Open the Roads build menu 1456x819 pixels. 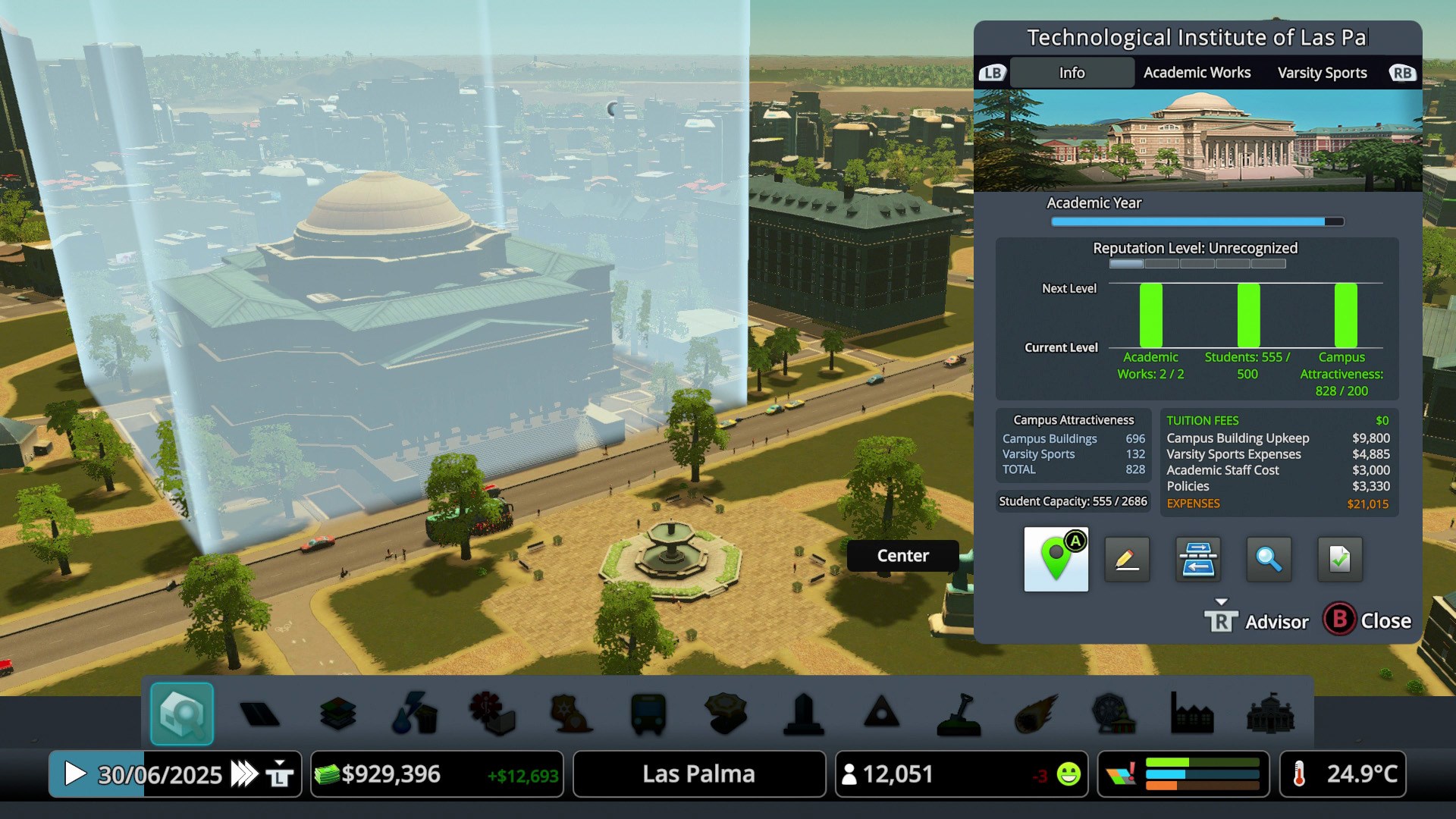pyautogui.click(x=259, y=714)
